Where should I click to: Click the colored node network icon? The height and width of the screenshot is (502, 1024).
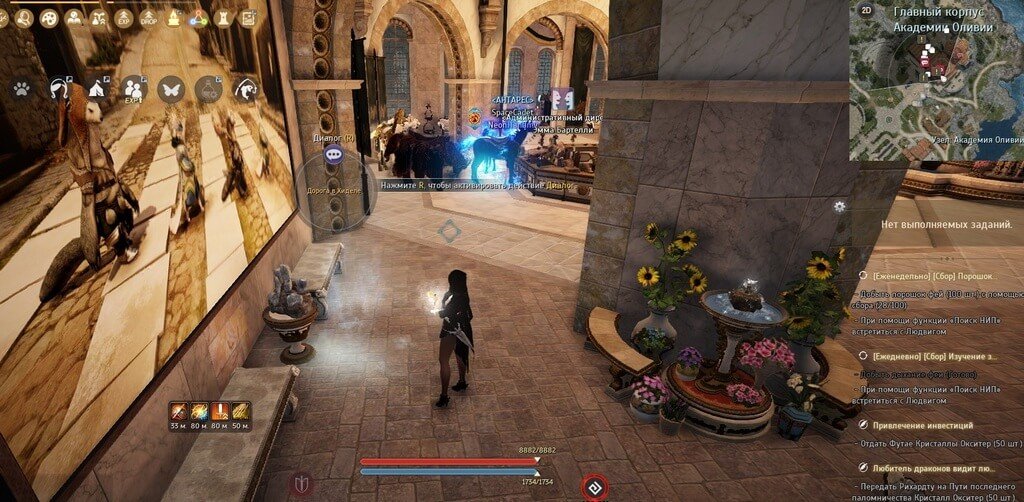[198, 17]
